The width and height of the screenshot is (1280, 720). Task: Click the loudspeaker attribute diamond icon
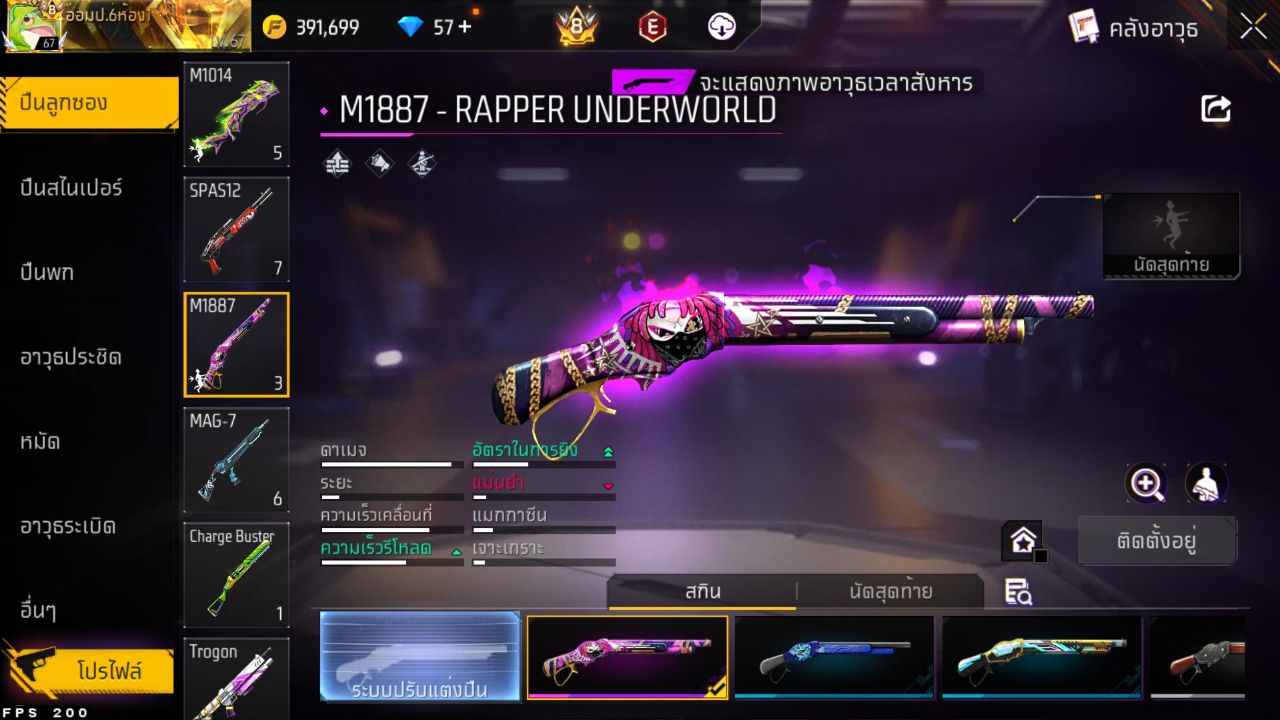pos(379,162)
